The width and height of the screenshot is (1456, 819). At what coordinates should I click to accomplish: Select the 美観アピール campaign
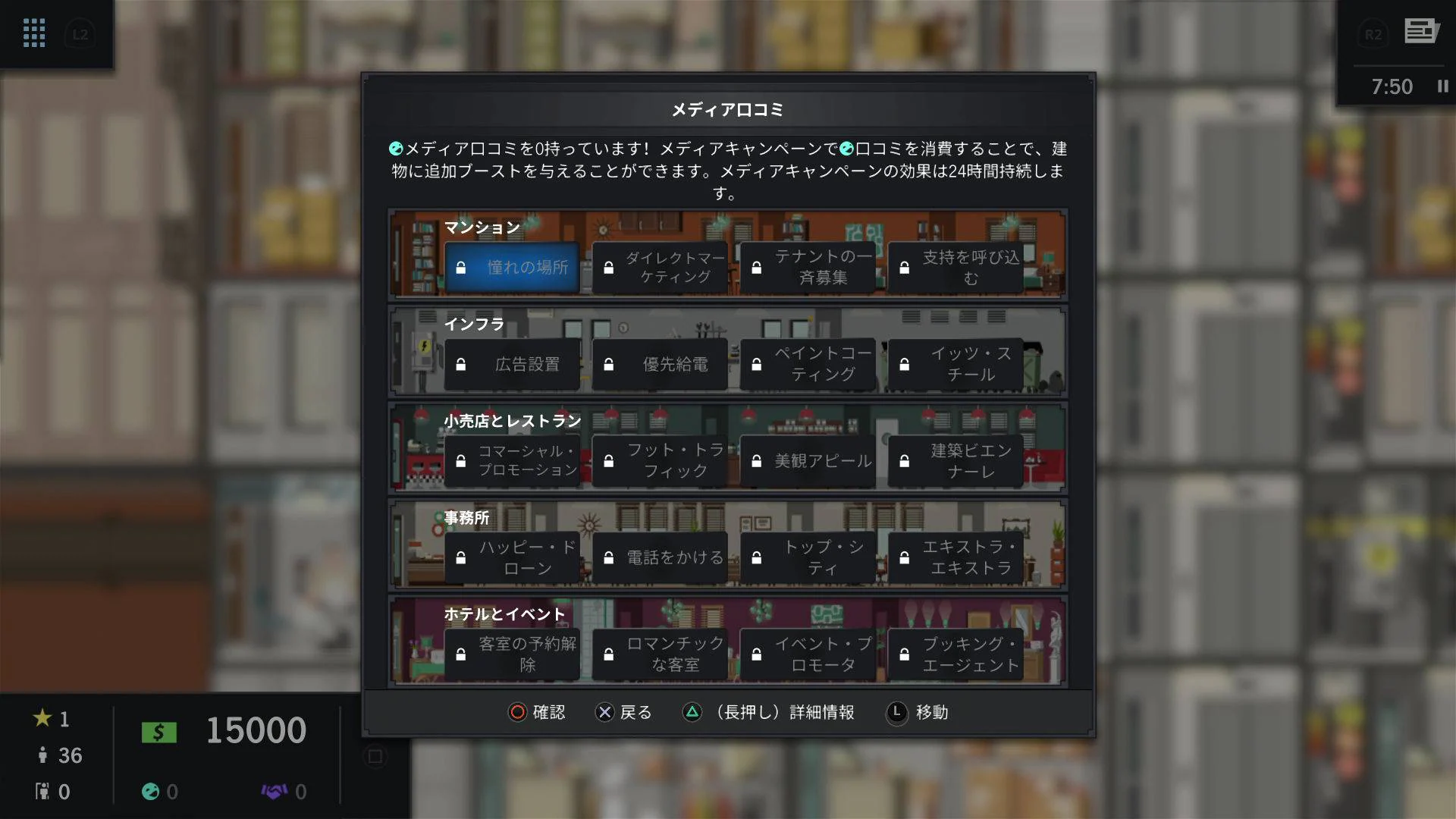coord(808,461)
